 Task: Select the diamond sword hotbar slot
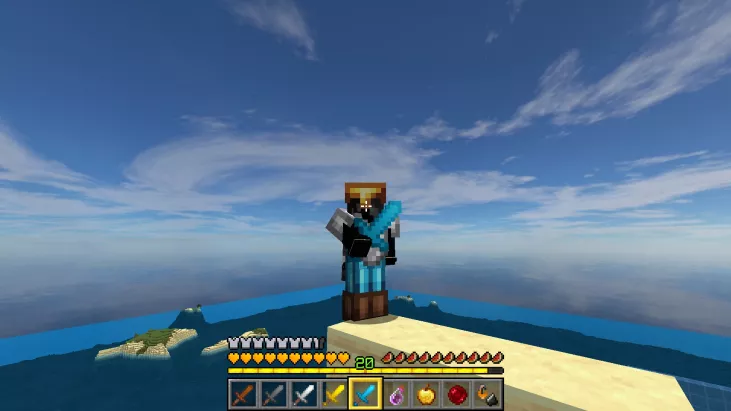[x=364, y=394]
